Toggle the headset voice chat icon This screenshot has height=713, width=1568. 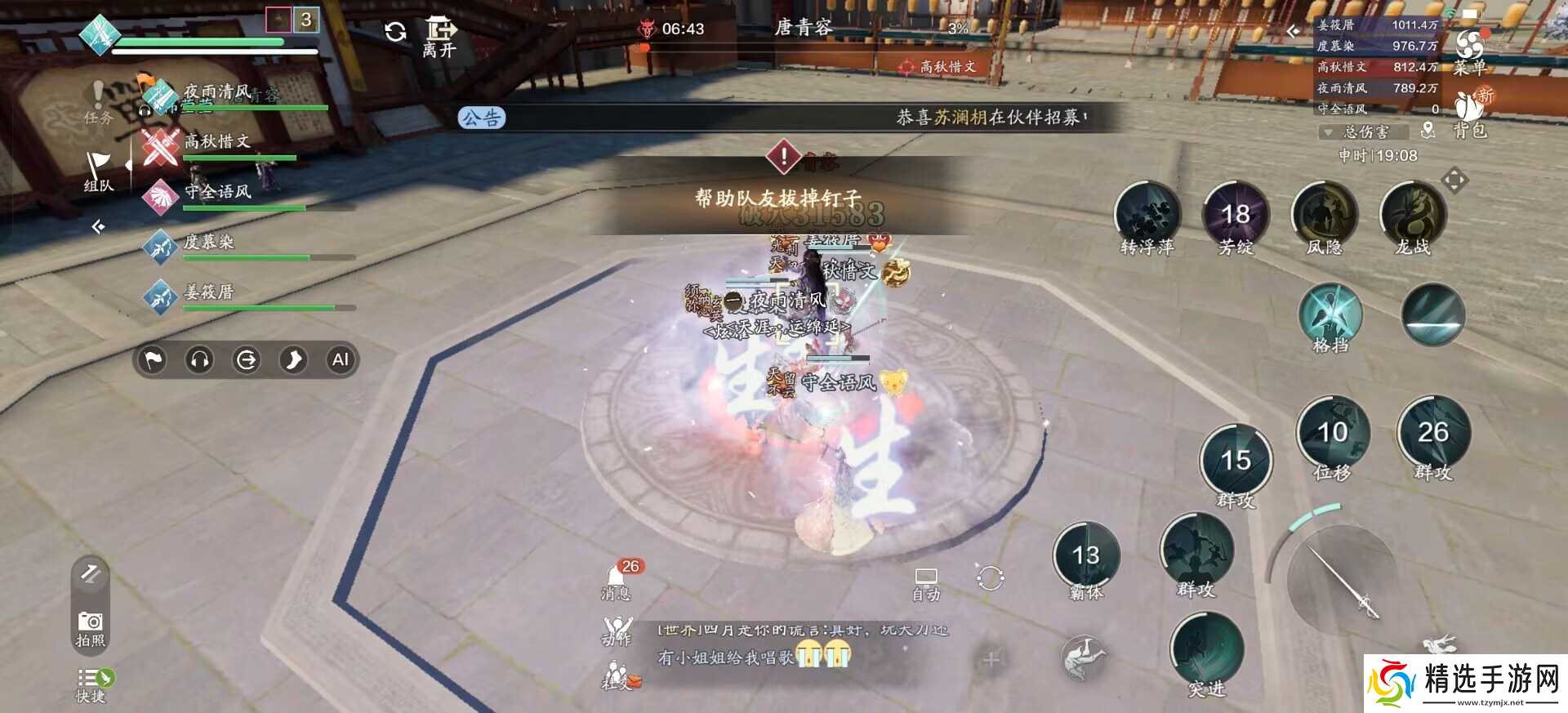[198, 360]
